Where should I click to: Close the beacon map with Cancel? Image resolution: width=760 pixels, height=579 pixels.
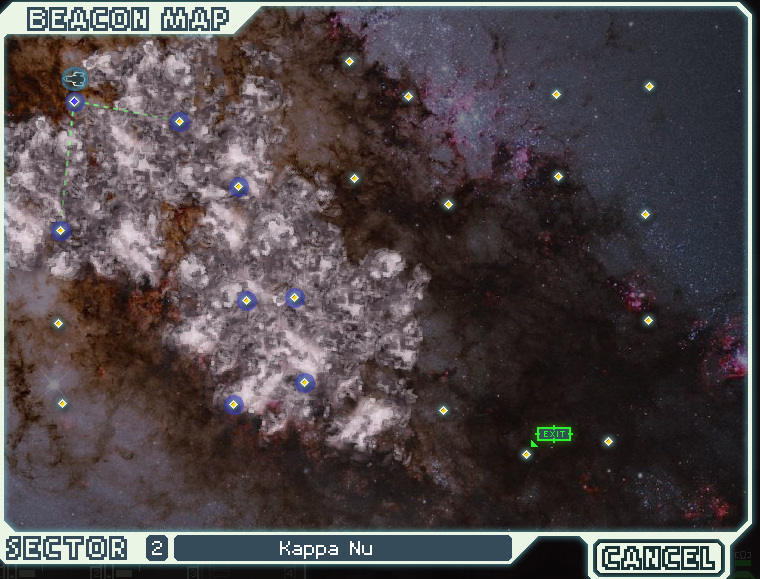659,557
